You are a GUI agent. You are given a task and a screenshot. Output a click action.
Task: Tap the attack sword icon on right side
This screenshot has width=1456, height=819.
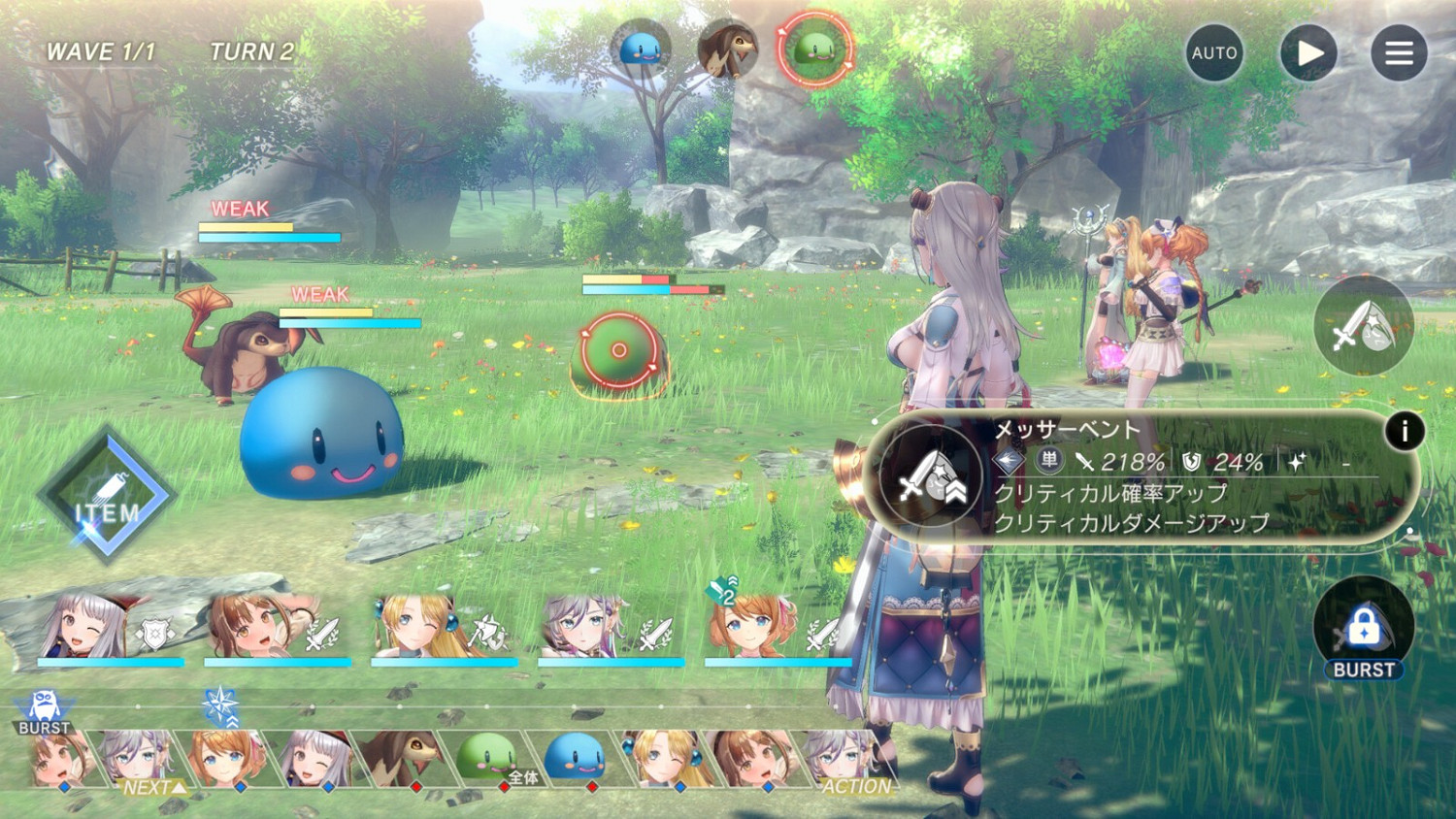(x=1363, y=327)
